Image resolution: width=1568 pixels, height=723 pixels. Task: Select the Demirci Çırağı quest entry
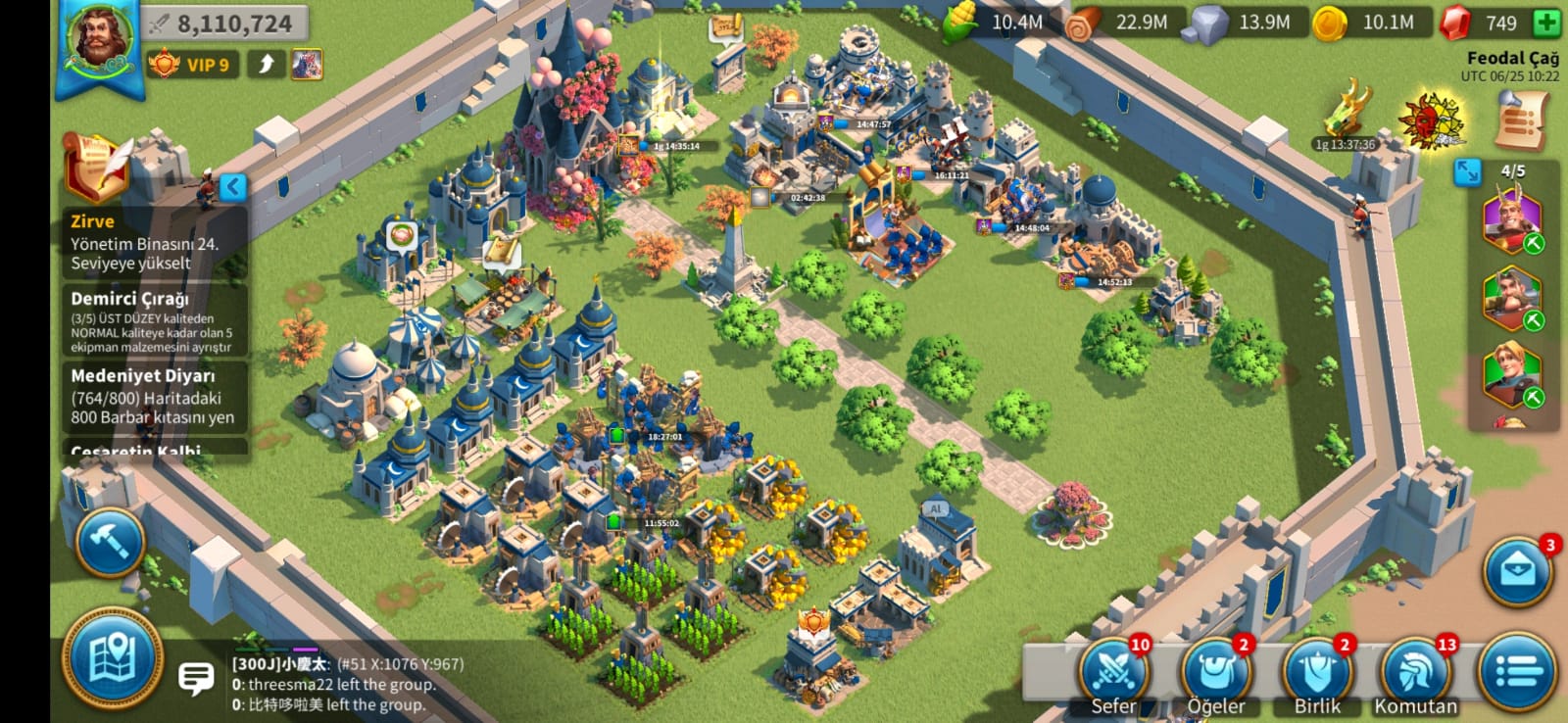pos(152,320)
